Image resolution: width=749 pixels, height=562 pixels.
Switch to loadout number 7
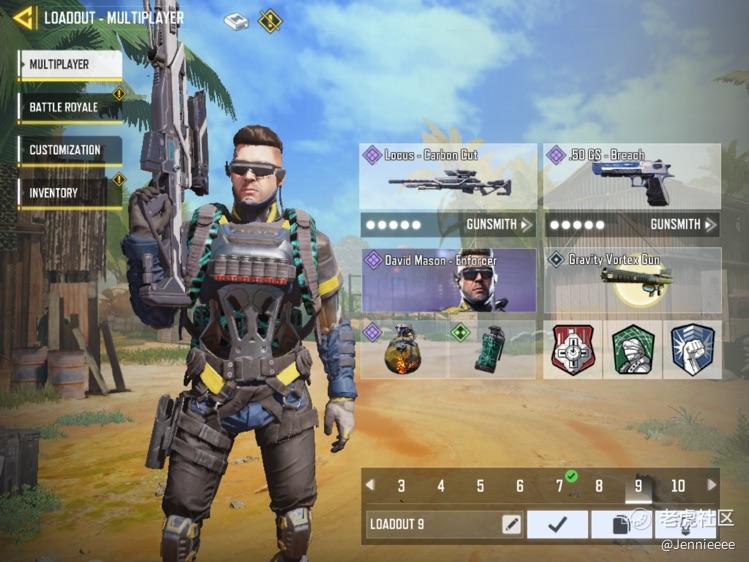(560, 487)
